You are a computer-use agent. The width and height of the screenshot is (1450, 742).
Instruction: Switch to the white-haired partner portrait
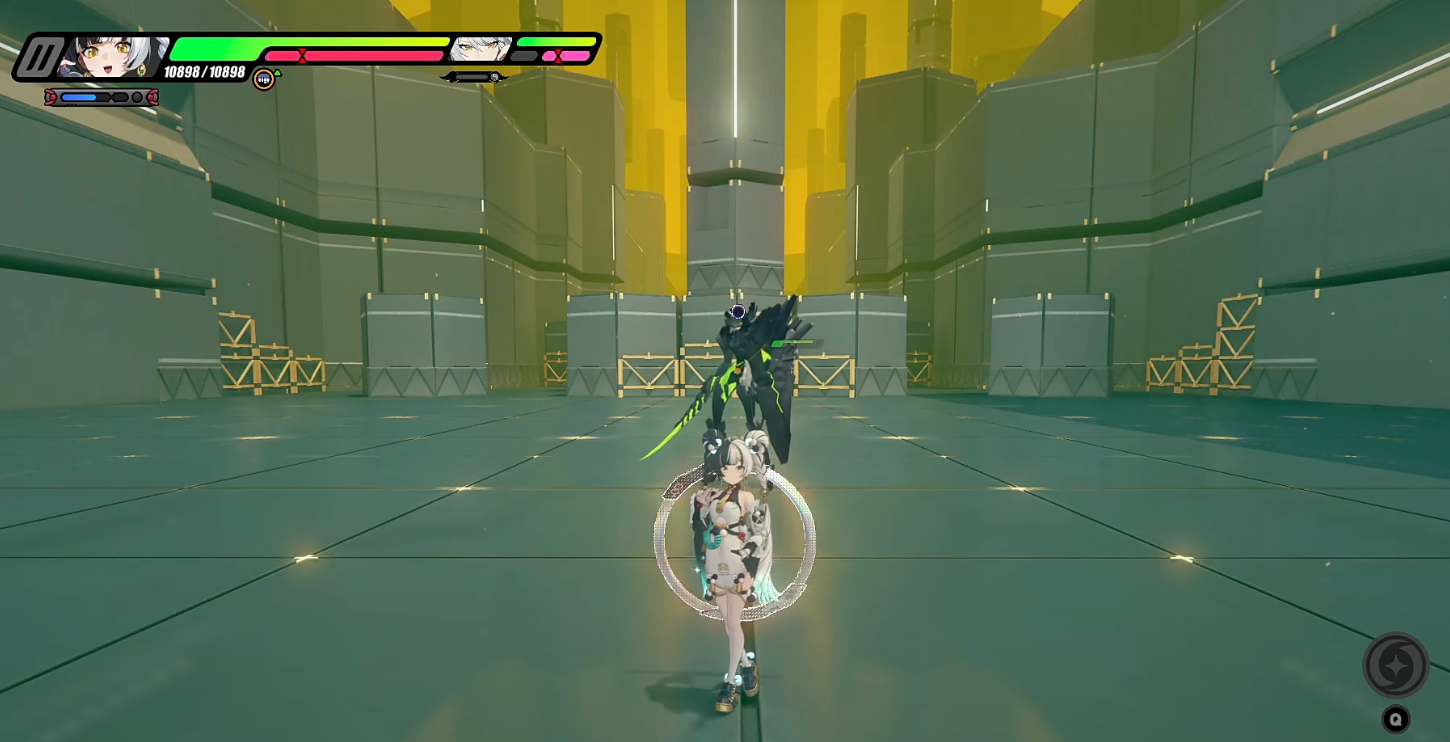tap(480, 49)
